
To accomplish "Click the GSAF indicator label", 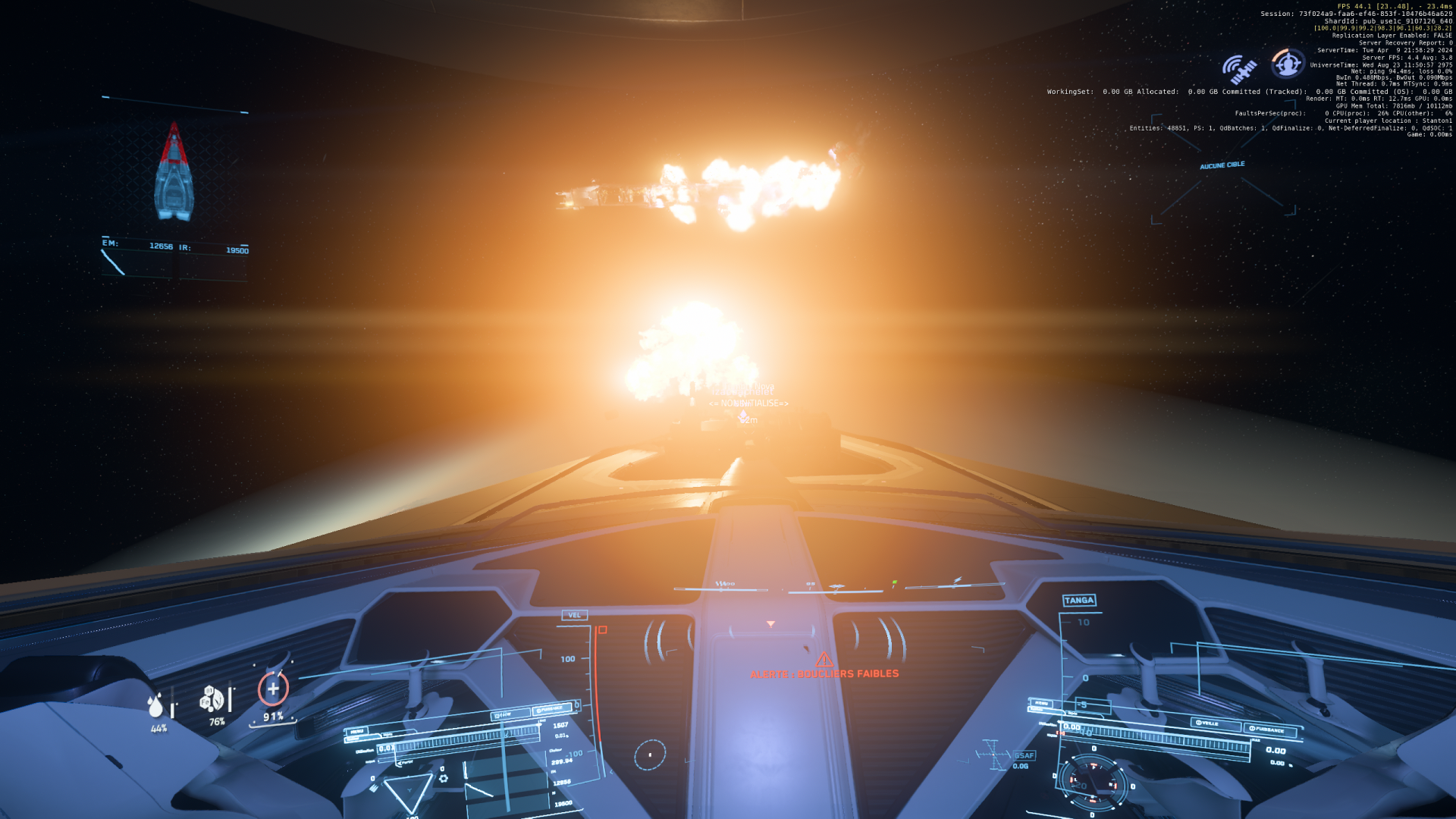I will tap(1024, 755).
